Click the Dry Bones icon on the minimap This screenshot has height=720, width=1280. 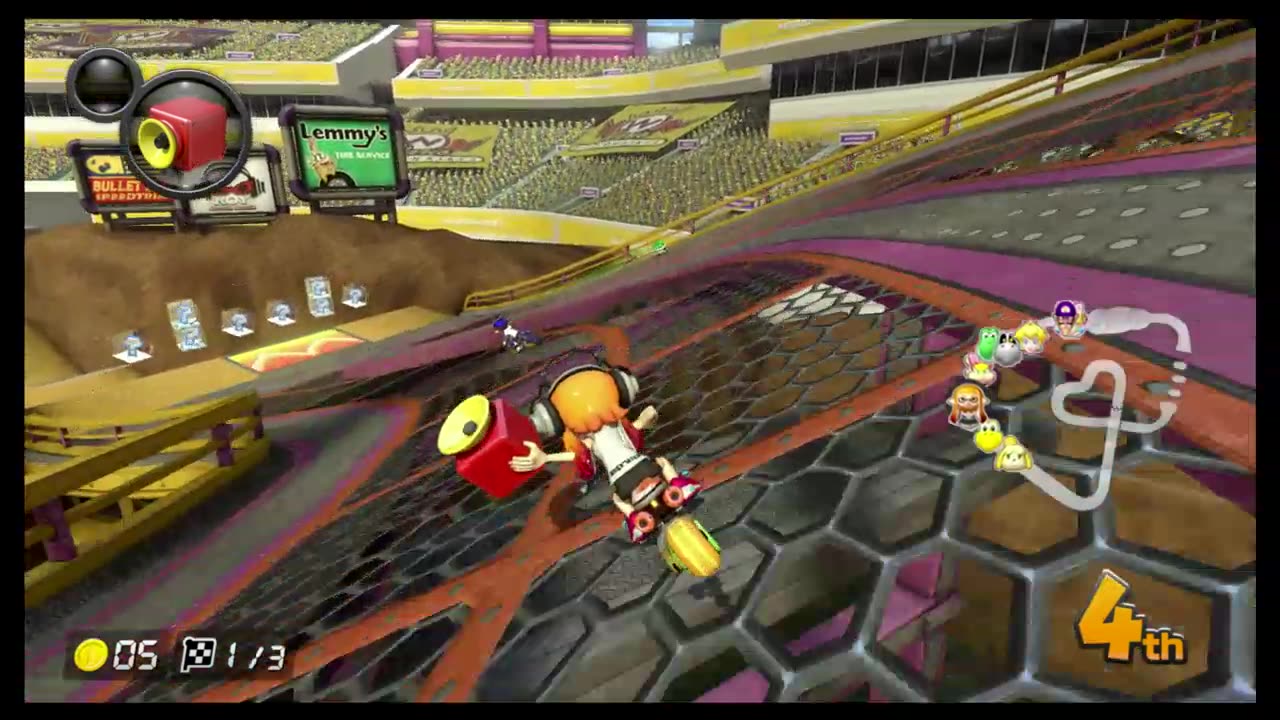1009,344
